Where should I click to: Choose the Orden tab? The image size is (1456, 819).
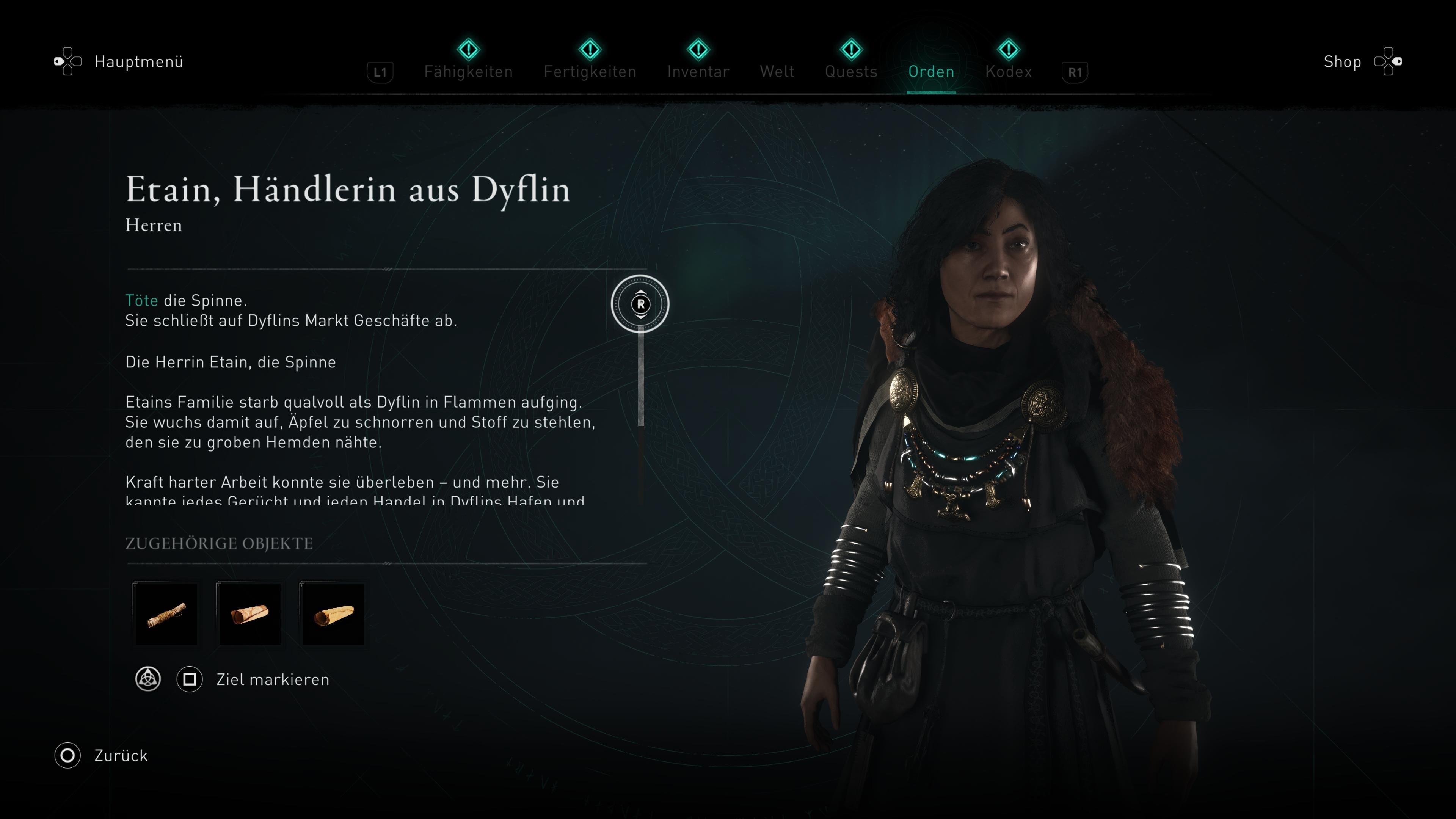pyautogui.click(x=931, y=71)
